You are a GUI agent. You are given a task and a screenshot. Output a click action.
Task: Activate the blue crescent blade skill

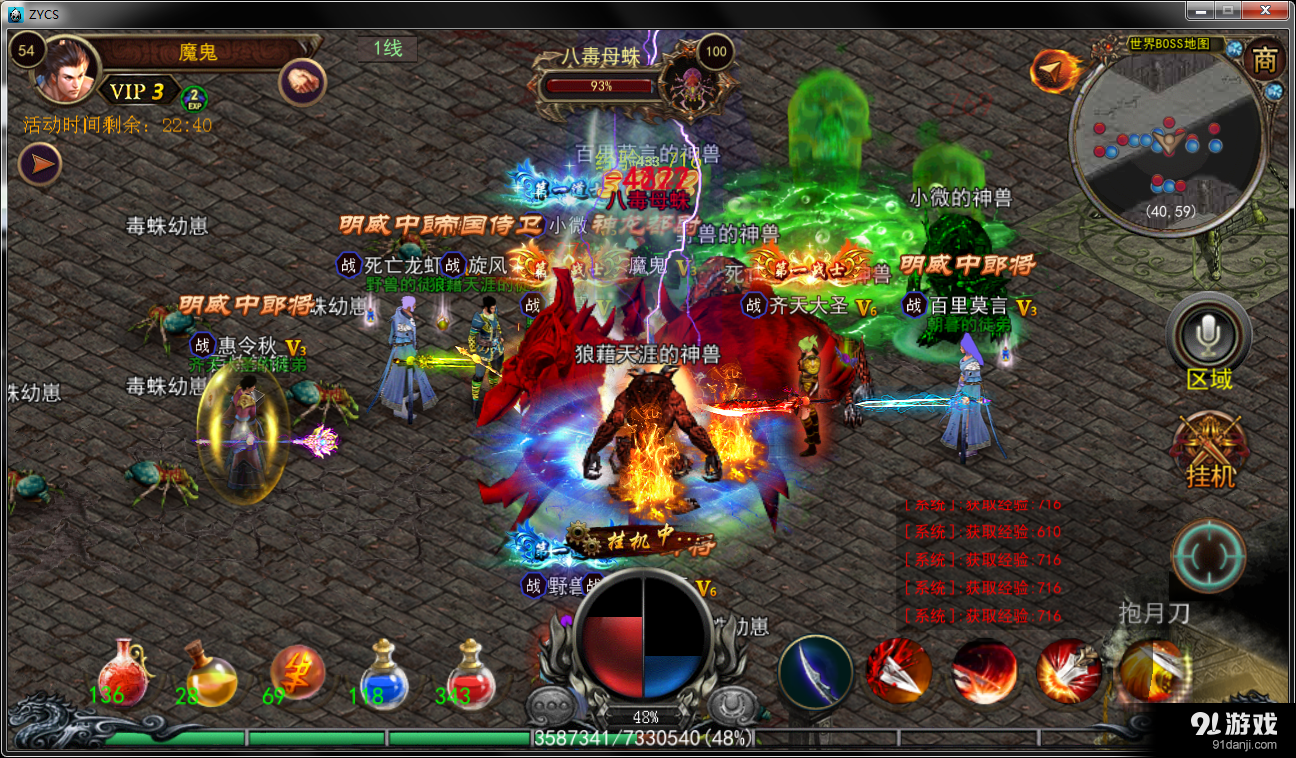pos(815,672)
